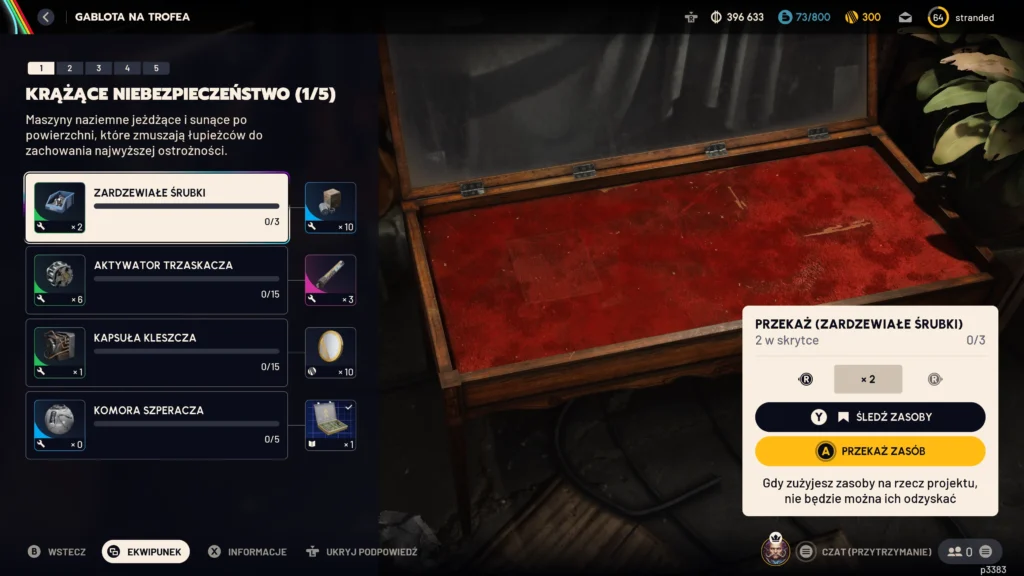
Task: Open the Ekwipunek inventory button
Action: [x=146, y=551]
